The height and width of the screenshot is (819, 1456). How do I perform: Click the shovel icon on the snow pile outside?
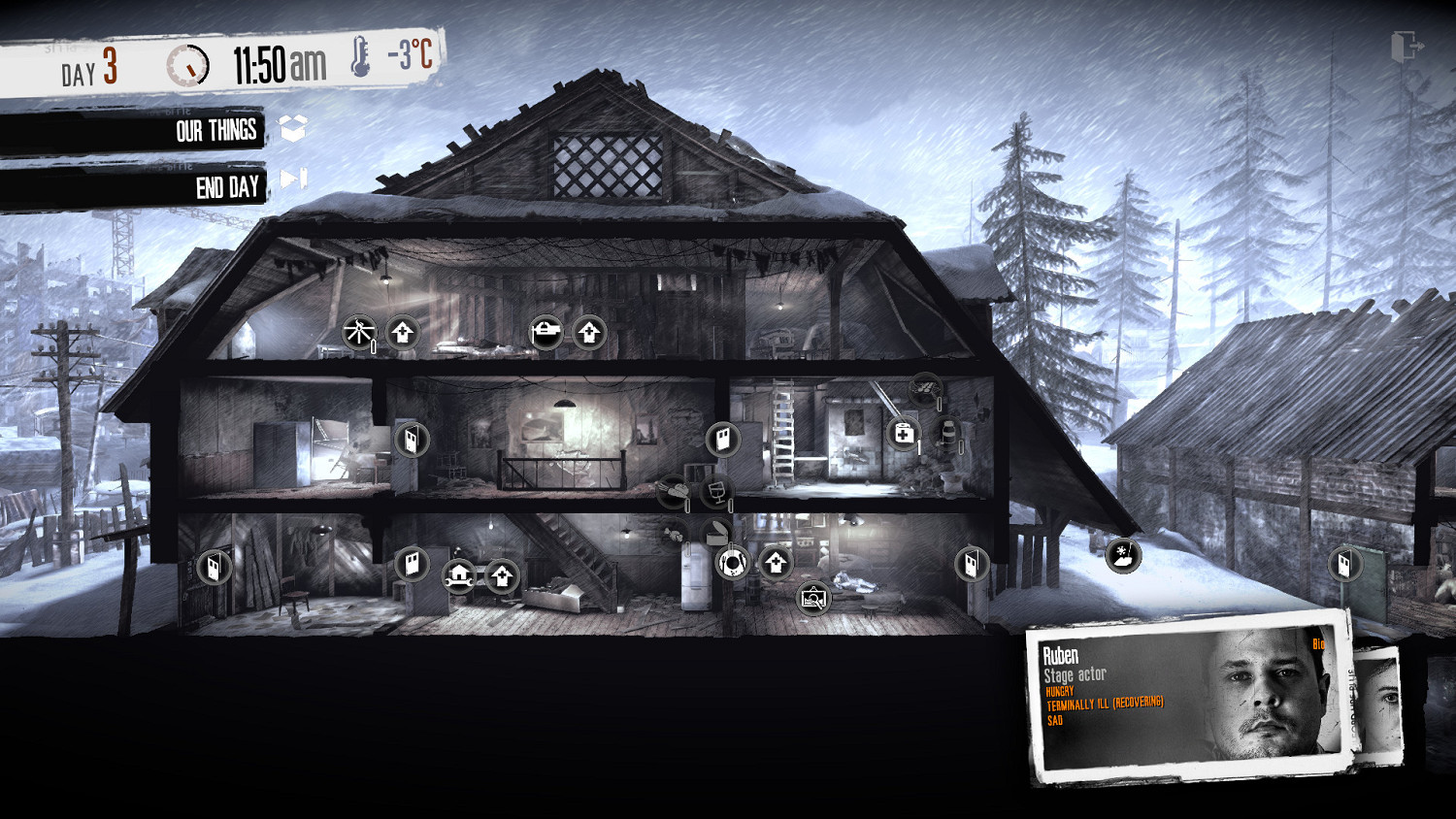click(1121, 558)
